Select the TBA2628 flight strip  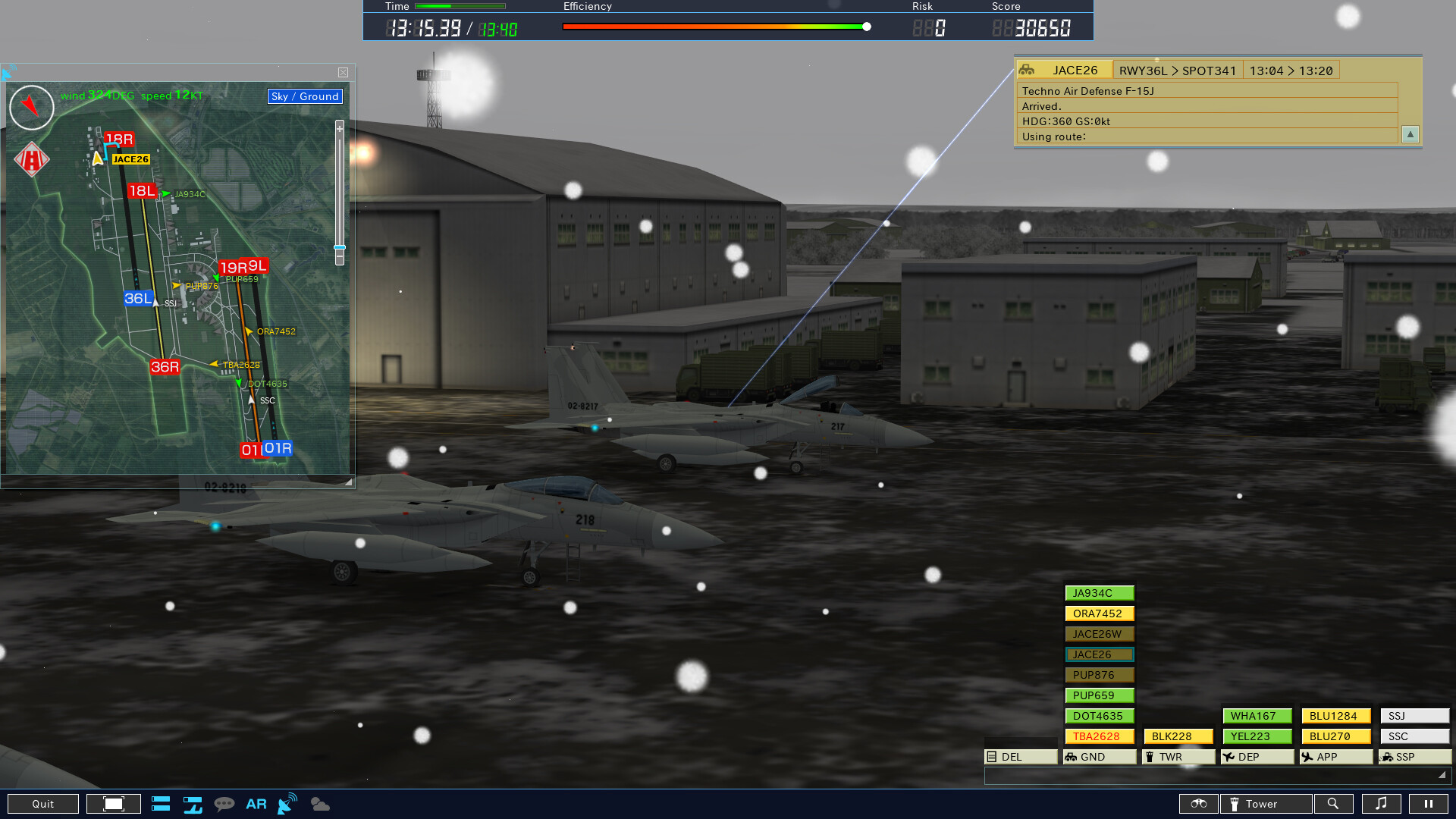tap(1099, 736)
